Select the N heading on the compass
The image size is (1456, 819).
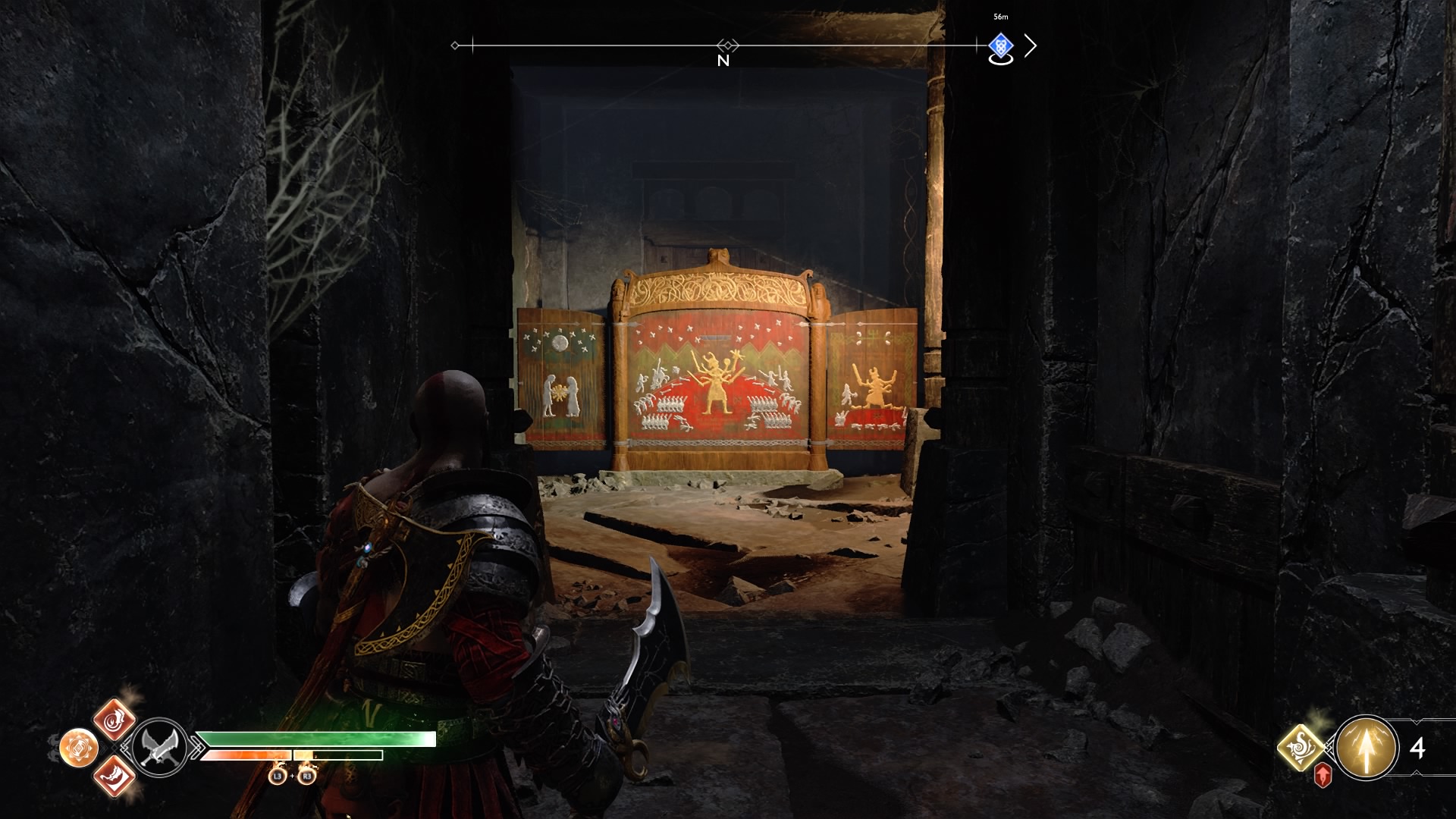pos(723,59)
